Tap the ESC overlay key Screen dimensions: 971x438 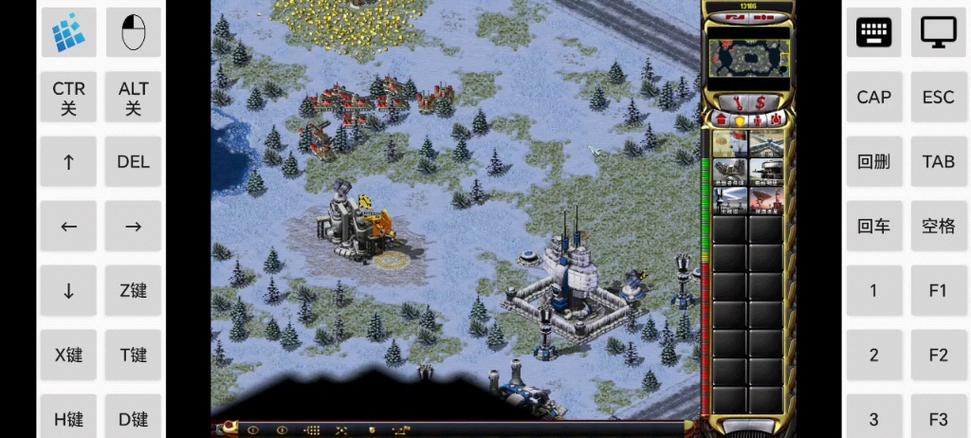pyautogui.click(x=938, y=97)
